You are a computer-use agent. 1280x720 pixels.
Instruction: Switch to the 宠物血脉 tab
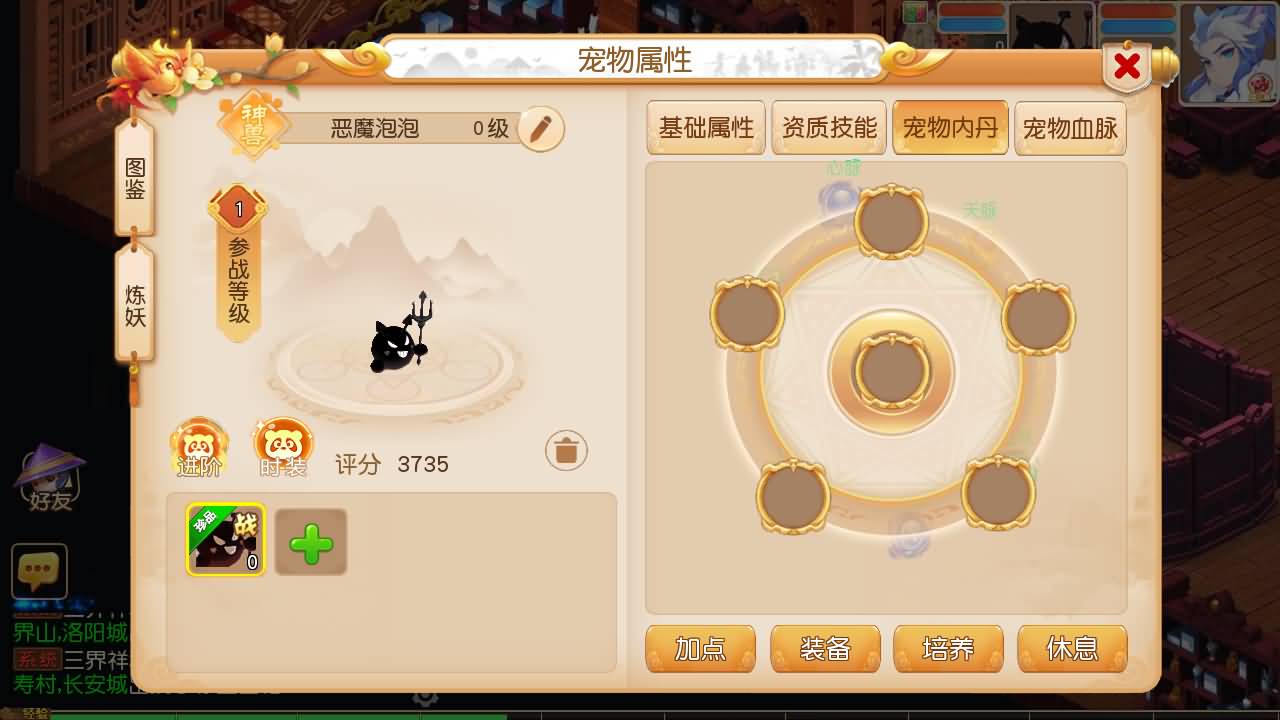1070,127
